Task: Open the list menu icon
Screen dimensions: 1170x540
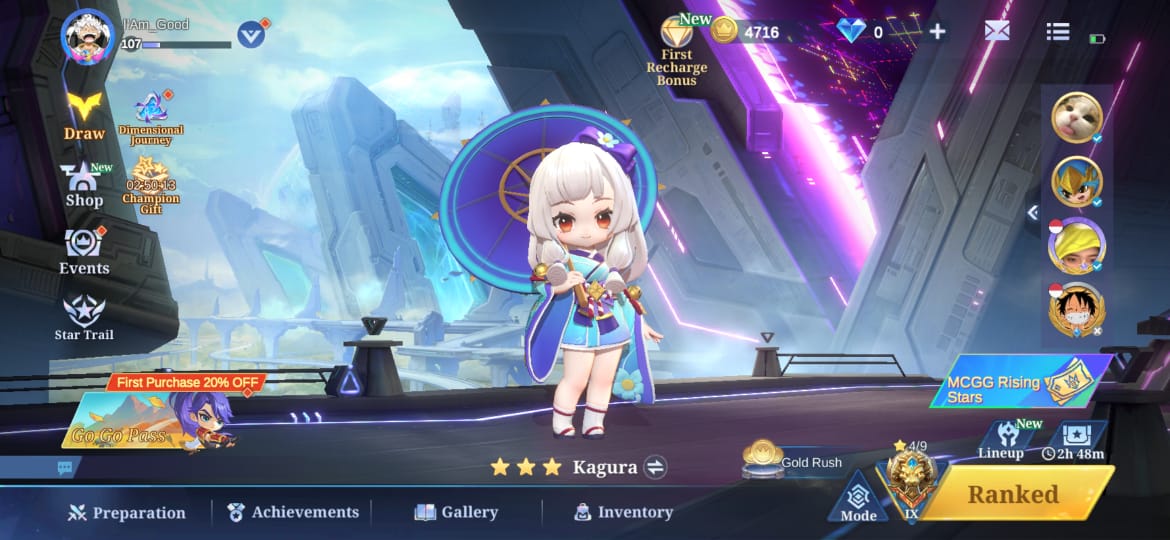Action: point(1058,31)
